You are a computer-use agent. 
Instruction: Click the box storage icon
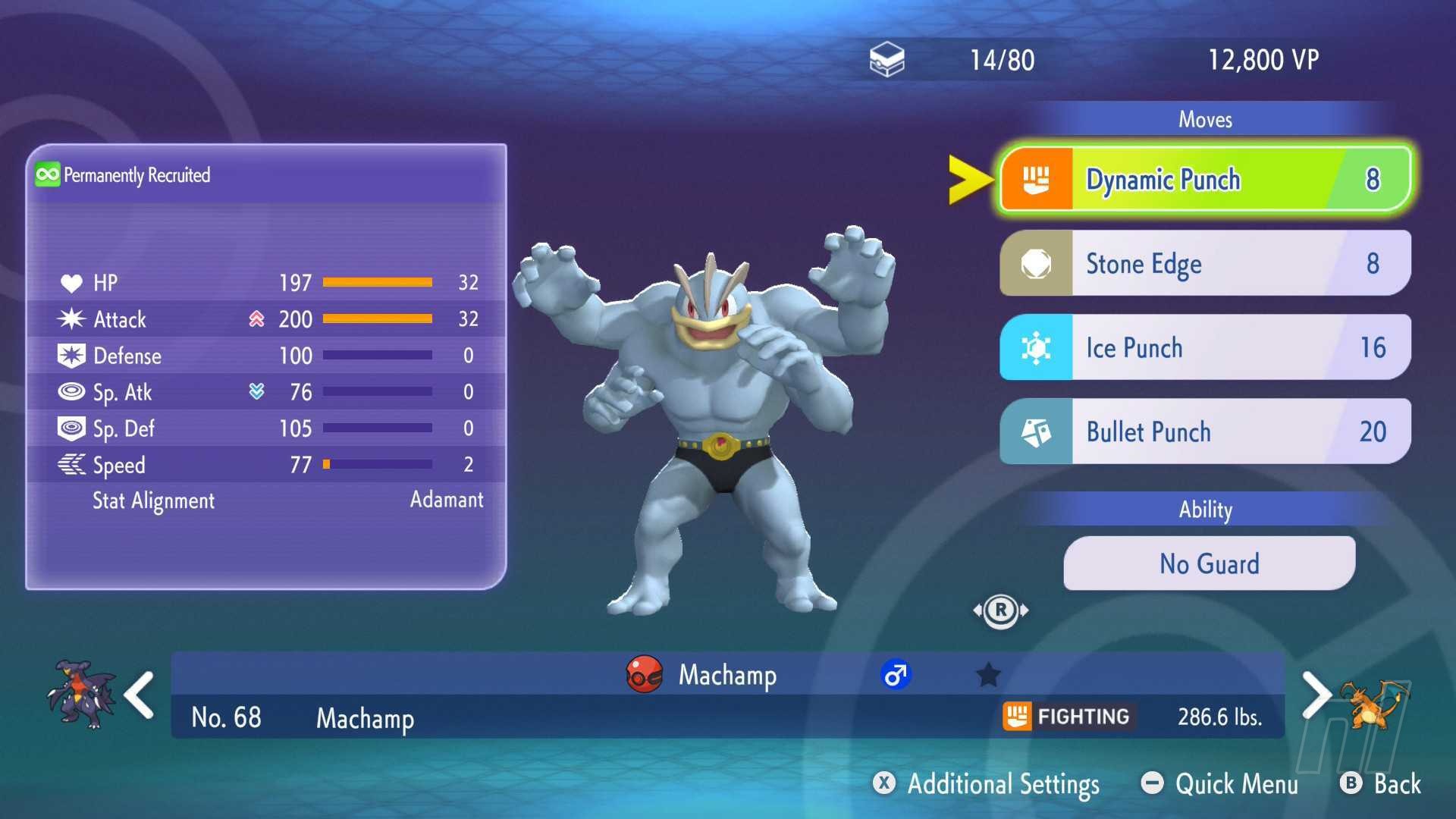point(886,60)
